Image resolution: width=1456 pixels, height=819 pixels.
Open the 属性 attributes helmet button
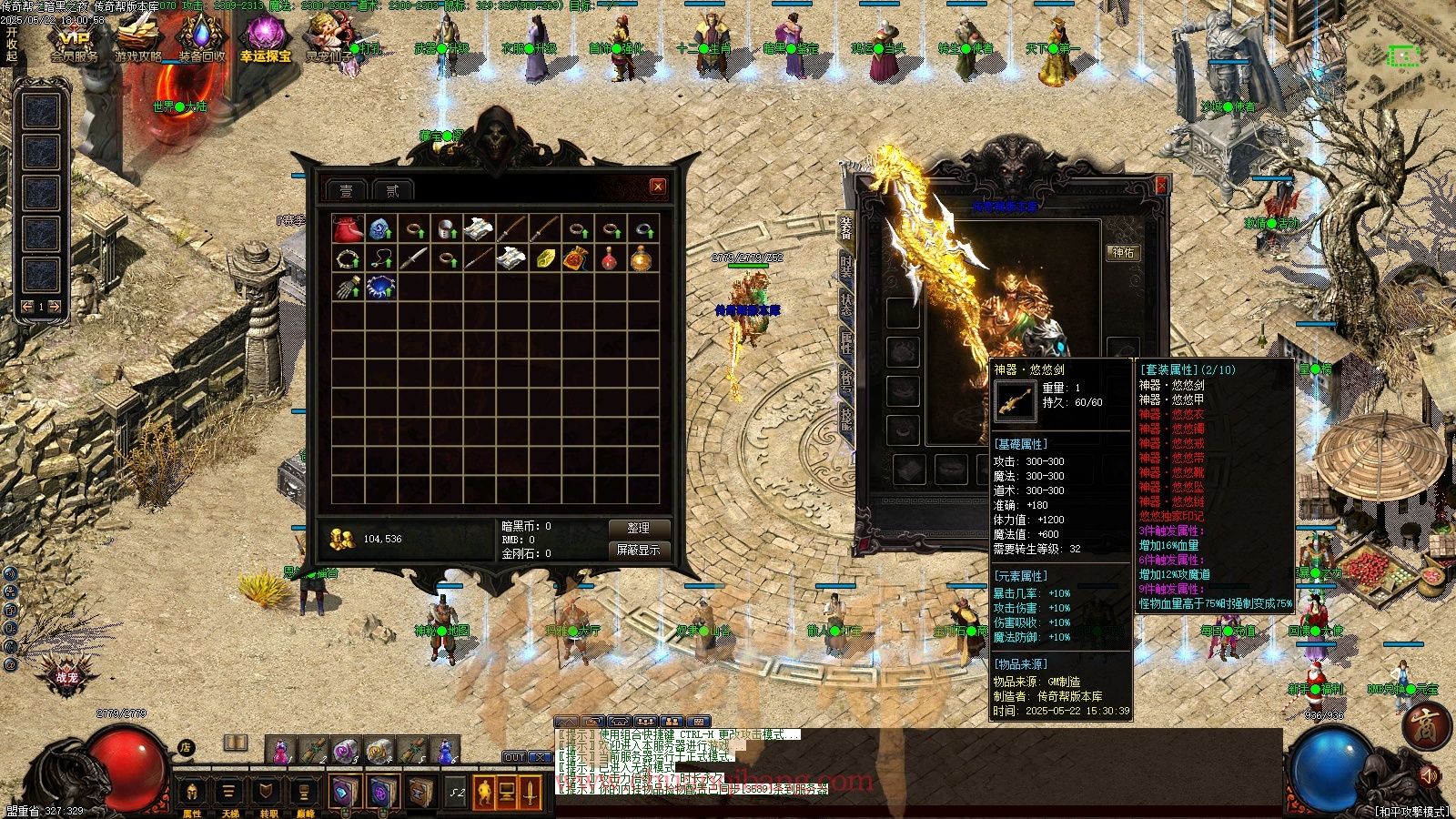[x=192, y=793]
